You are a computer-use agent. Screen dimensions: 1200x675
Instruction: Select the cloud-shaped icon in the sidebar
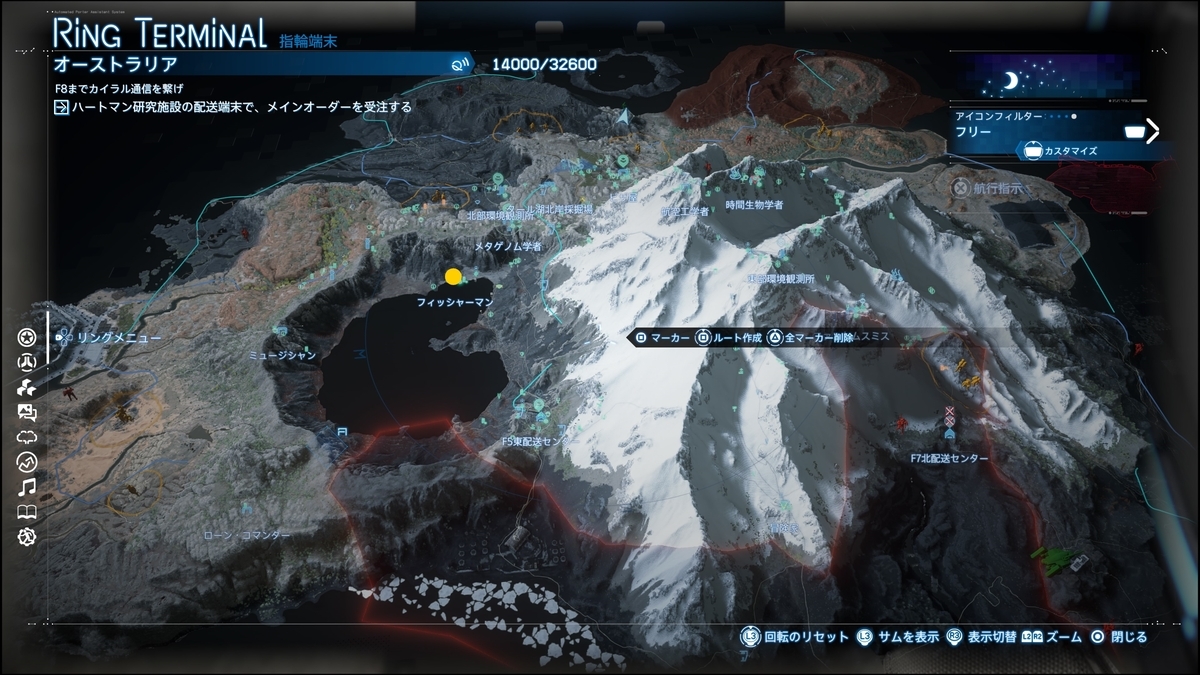coord(27,437)
